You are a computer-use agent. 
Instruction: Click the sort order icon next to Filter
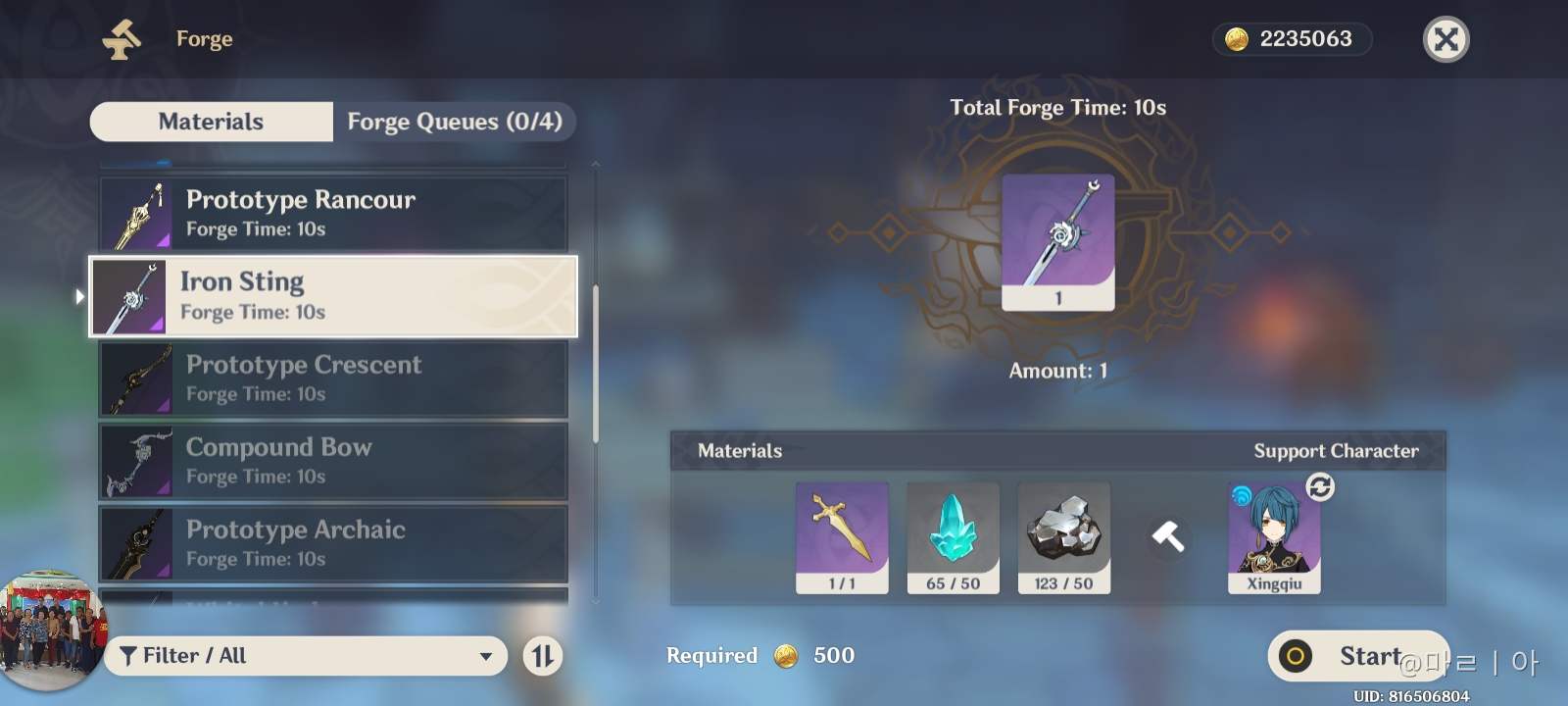(x=542, y=655)
